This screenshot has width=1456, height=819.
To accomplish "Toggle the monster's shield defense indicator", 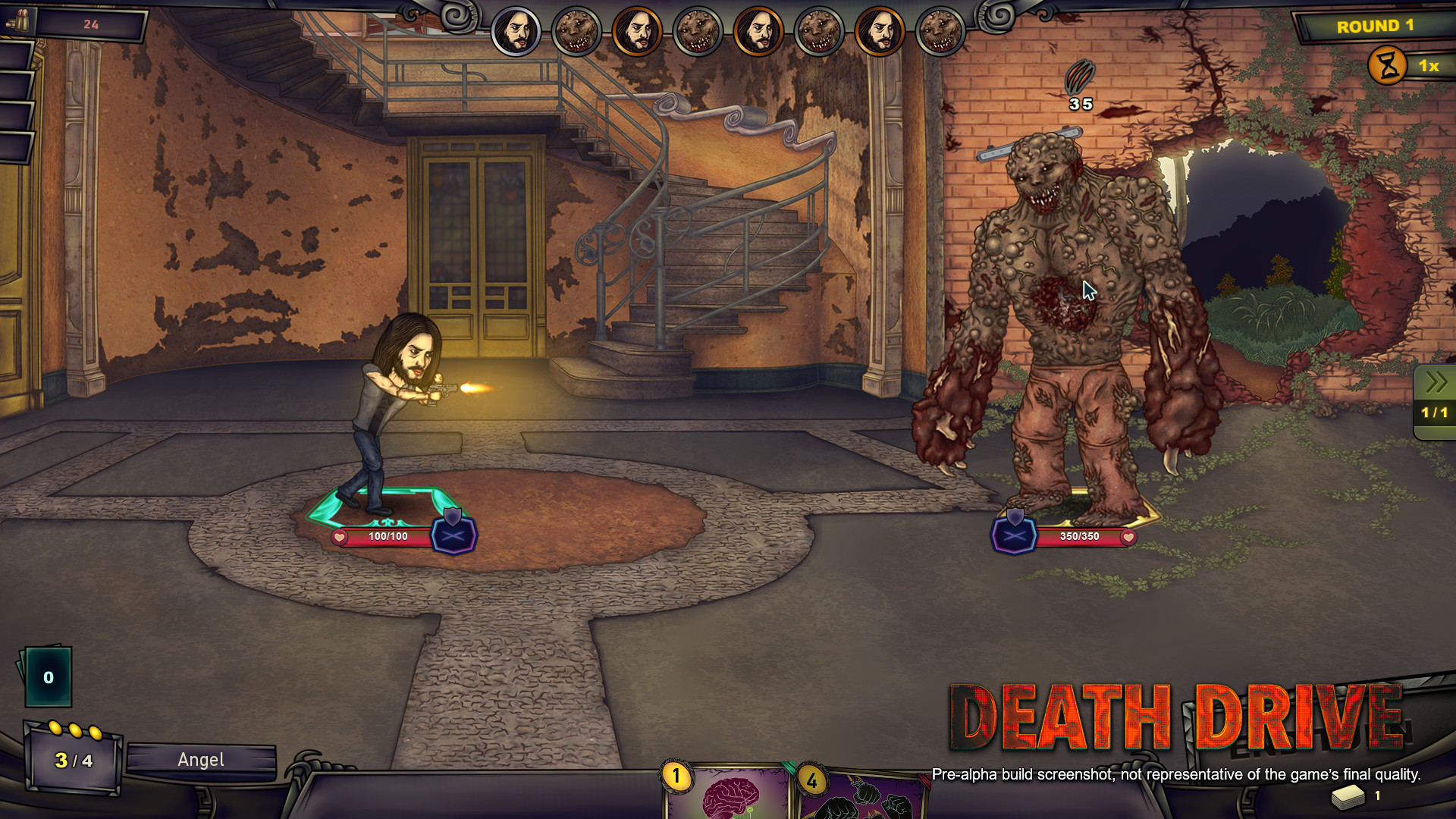I will click(1014, 535).
